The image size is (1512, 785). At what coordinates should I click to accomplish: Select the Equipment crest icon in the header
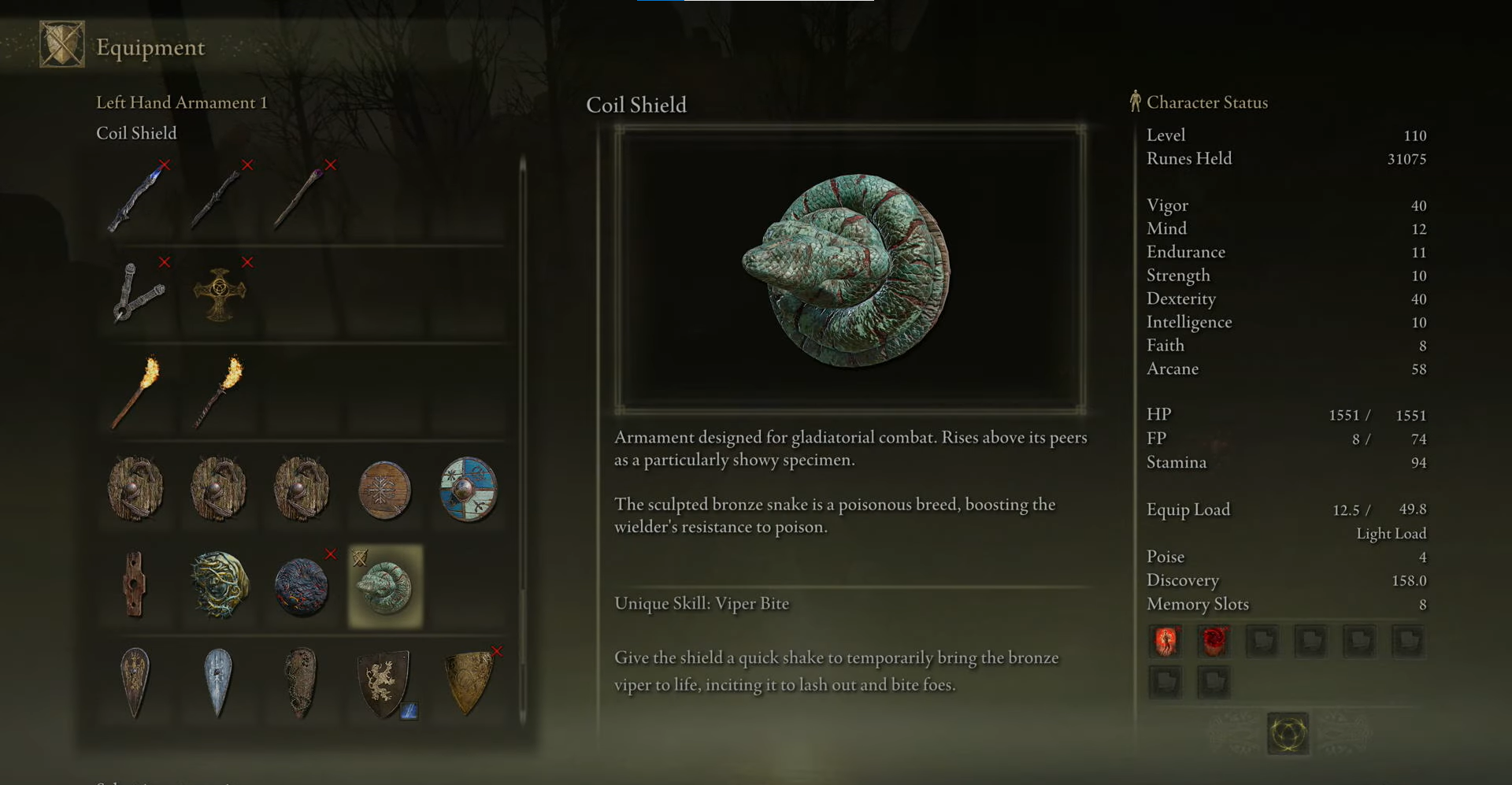click(65, 44)
